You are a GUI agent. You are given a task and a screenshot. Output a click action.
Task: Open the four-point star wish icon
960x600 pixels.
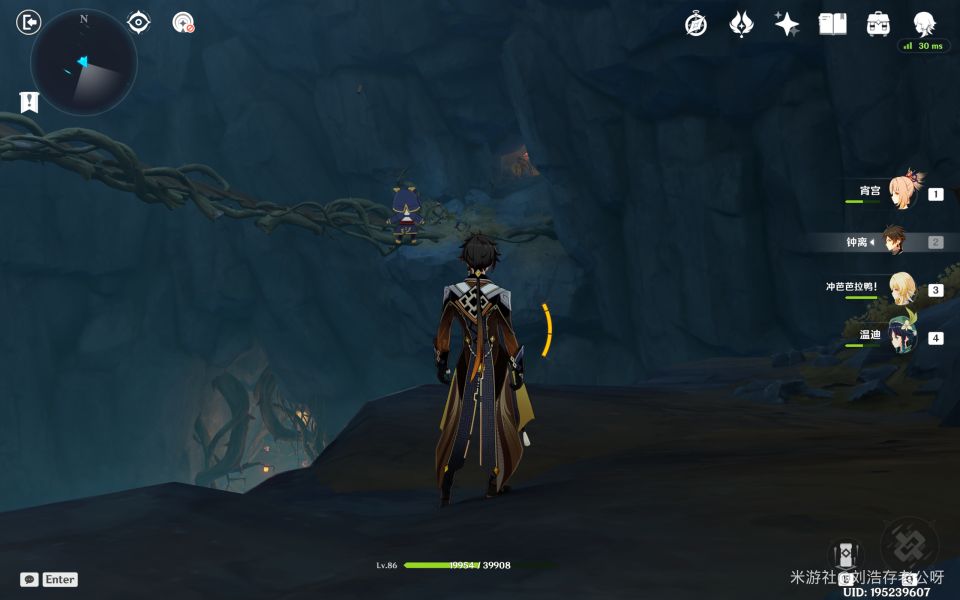pos(787,24)
